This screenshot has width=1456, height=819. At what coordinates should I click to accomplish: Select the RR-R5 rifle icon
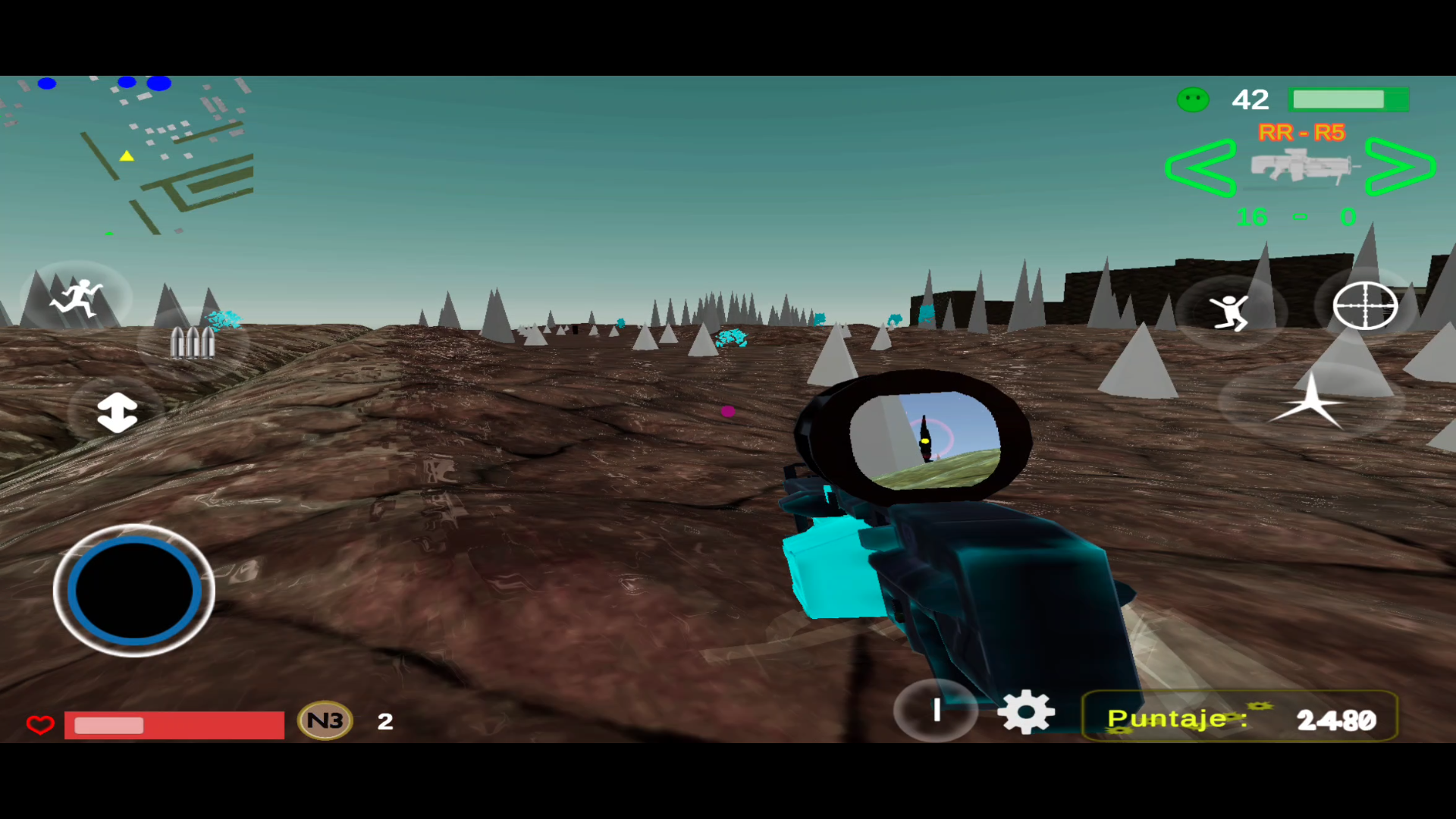pos(1301,165)
